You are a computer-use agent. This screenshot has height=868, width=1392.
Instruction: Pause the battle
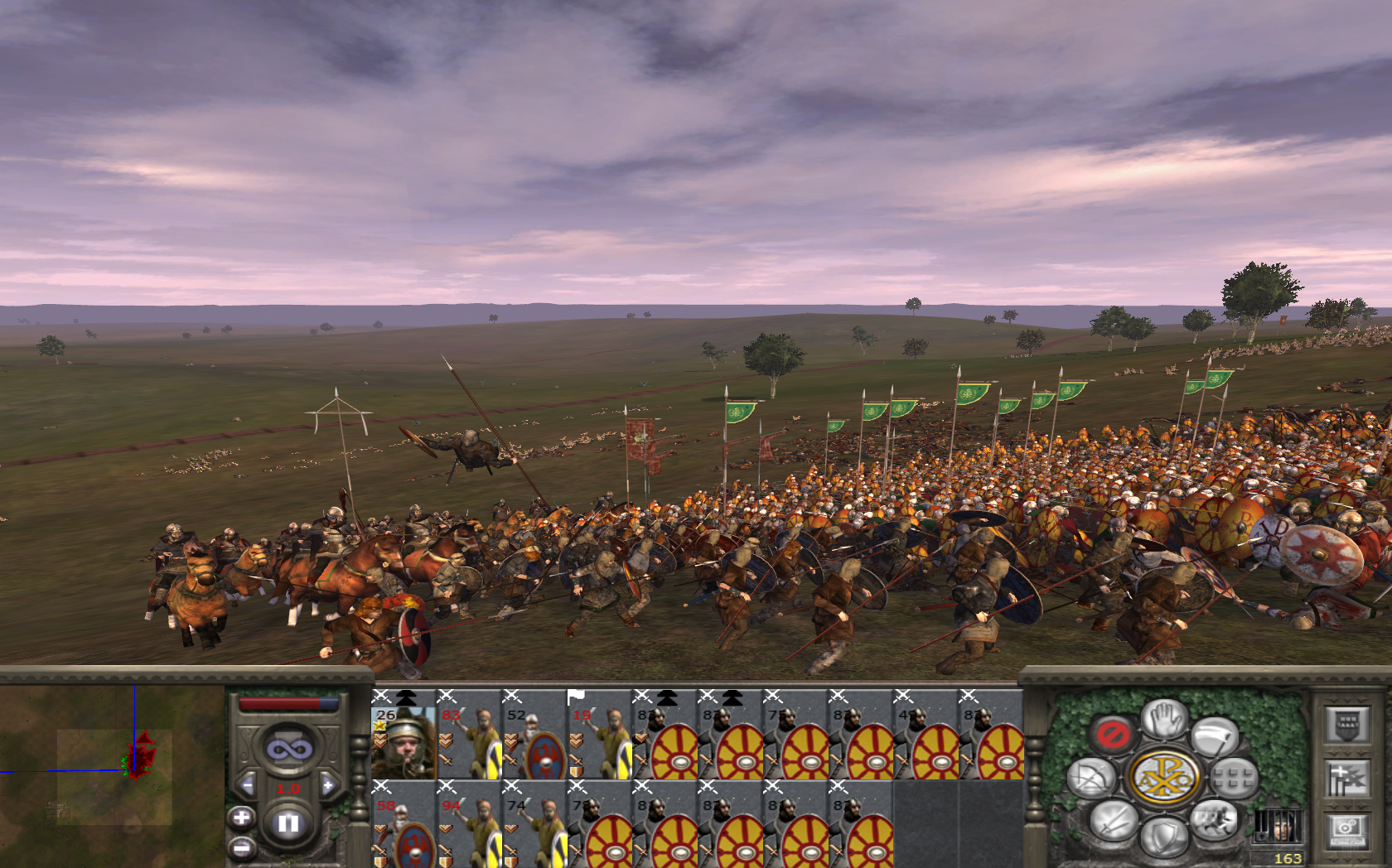pyautogui.click(x=288, y=823)
